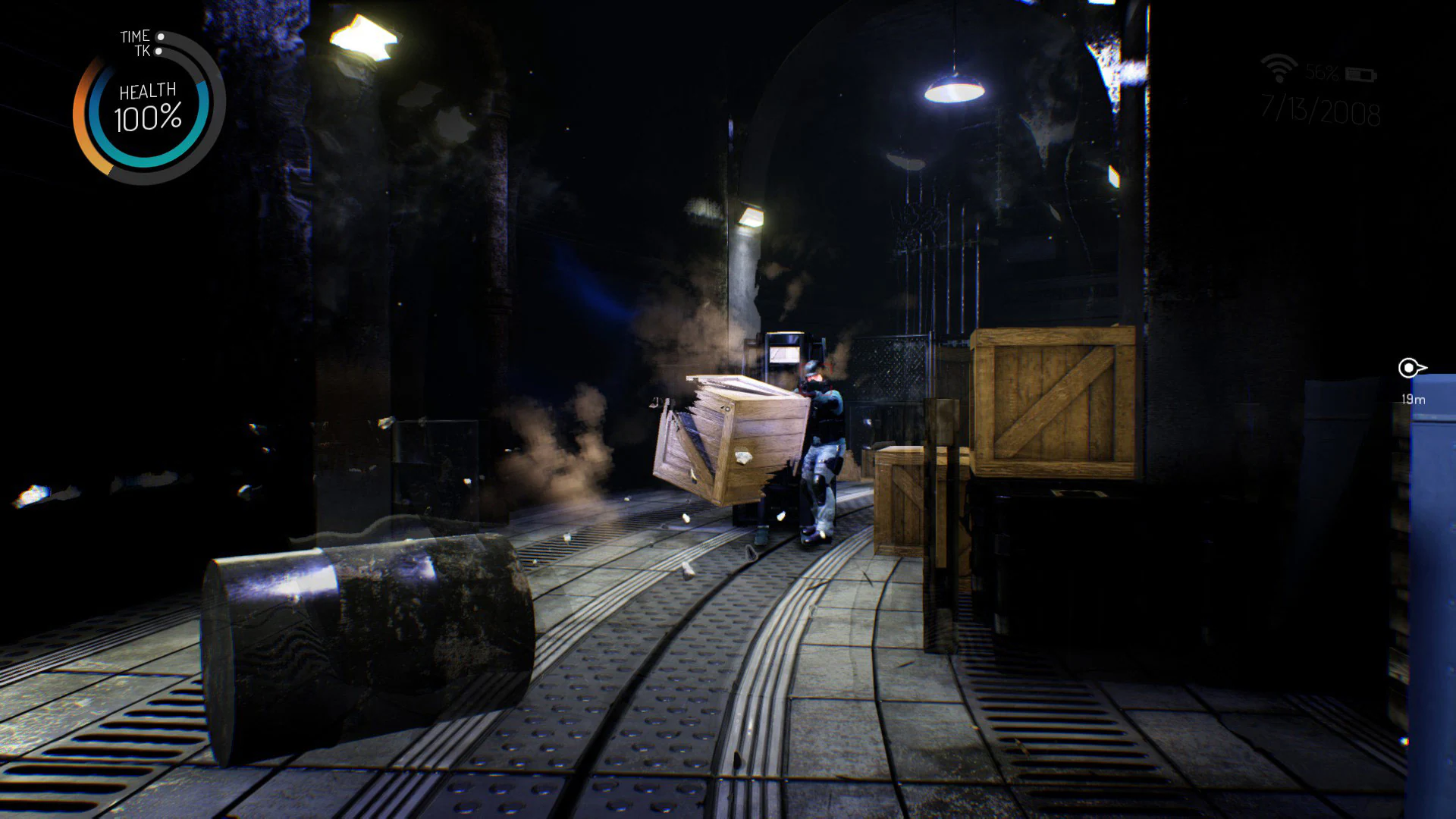
Task: Toggle the TIME status dot
Action: click(x=161, y=36)
